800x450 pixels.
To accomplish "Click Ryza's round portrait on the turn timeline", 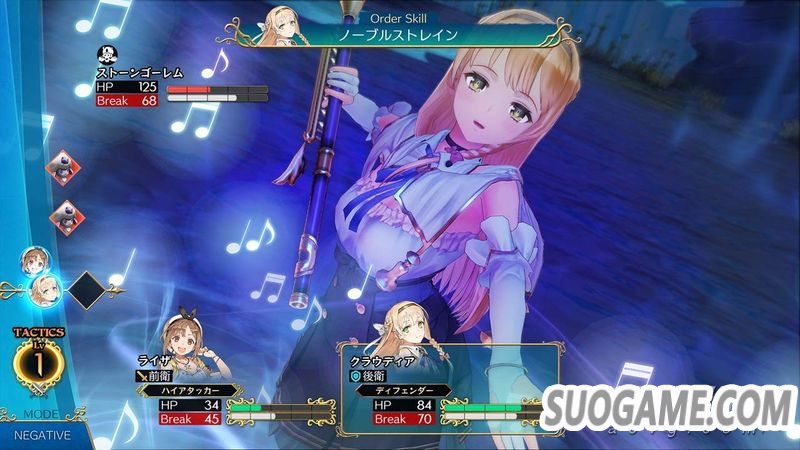I will 34,262.
